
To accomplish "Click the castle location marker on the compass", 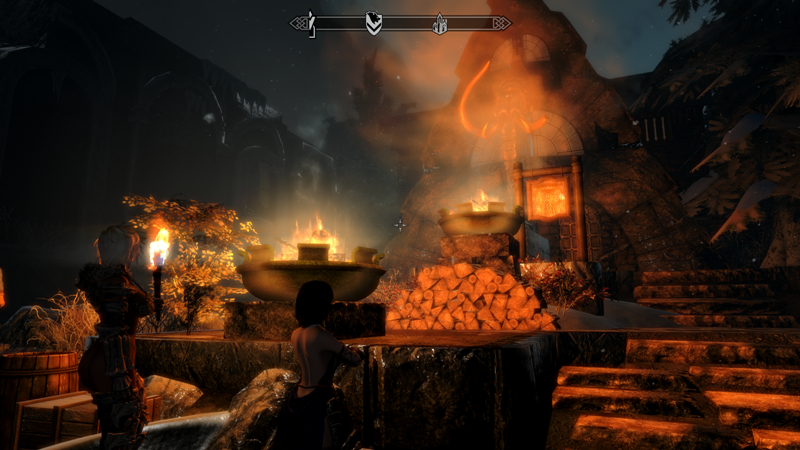I will tap(439, 23).
